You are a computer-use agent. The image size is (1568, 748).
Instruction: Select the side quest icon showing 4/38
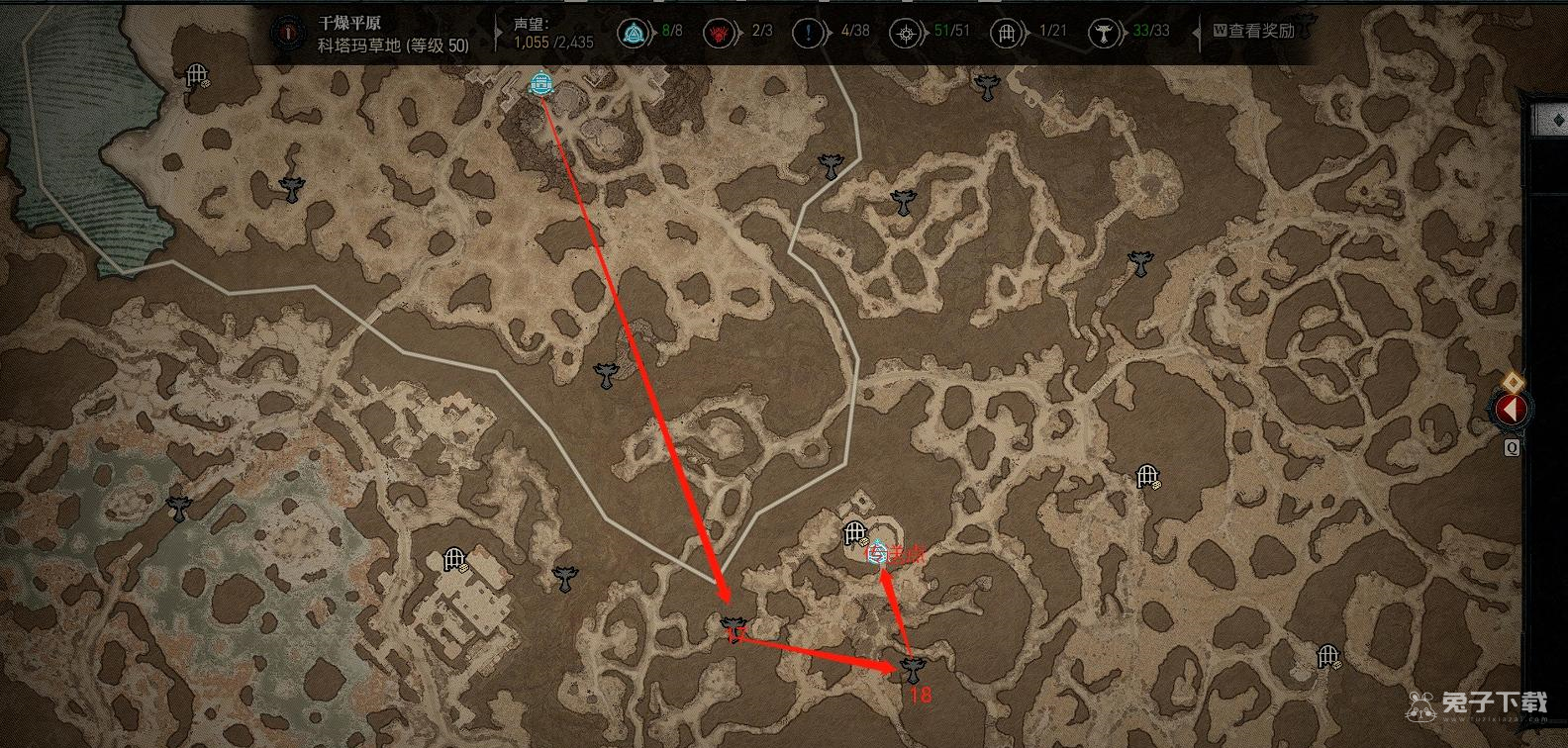tap(809, 33)
